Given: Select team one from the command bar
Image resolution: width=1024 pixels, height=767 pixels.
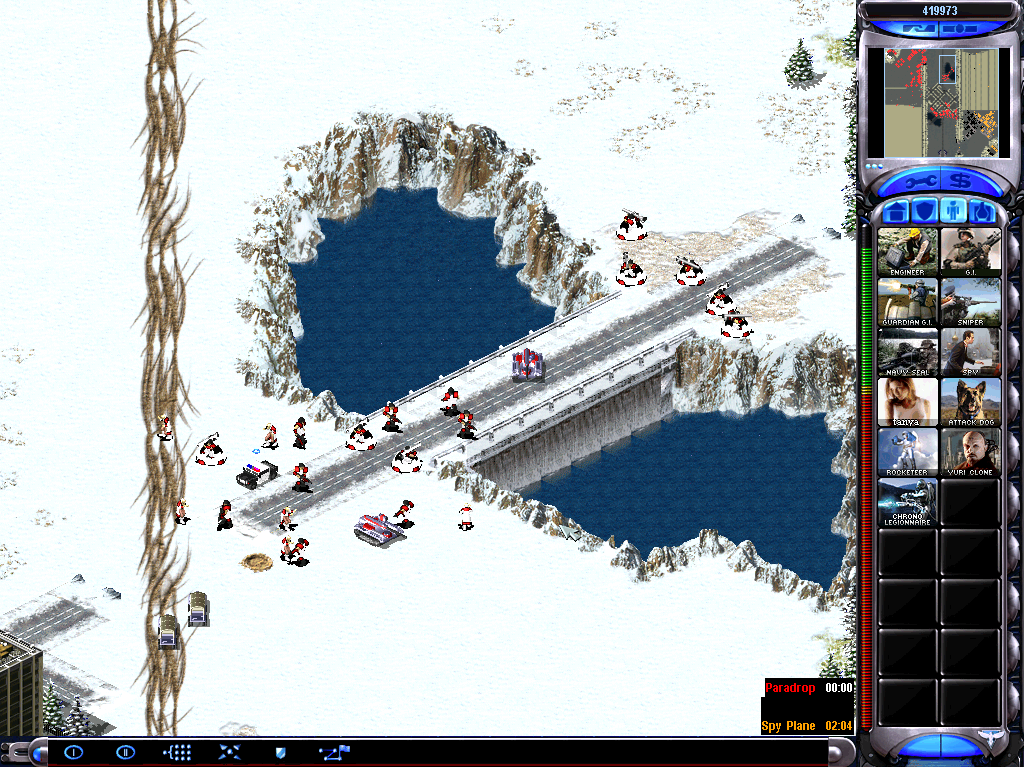Looking at the screenshot, I should (74, 752).
